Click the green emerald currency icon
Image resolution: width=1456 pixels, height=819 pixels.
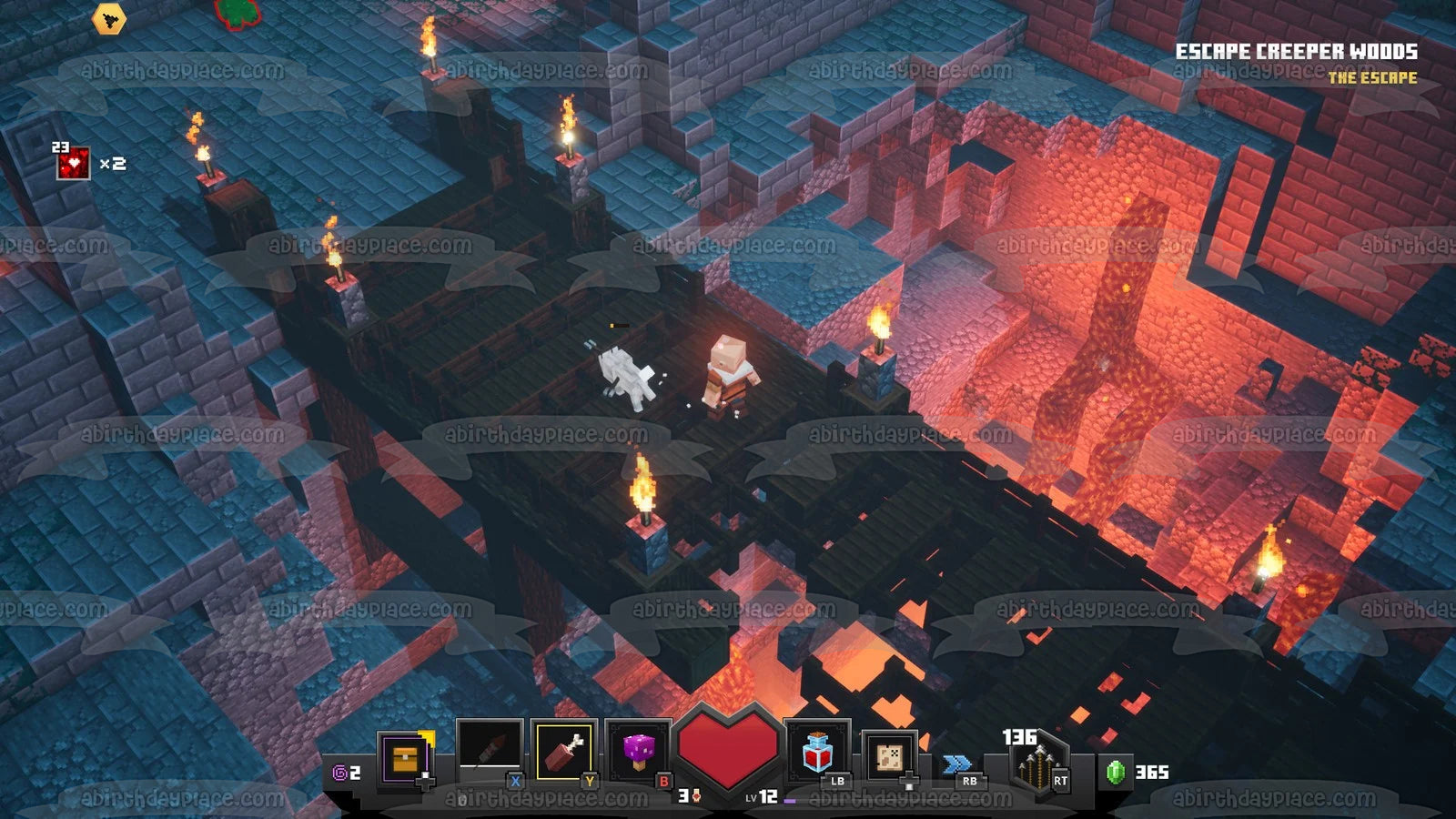click(x=1116, y=772)
